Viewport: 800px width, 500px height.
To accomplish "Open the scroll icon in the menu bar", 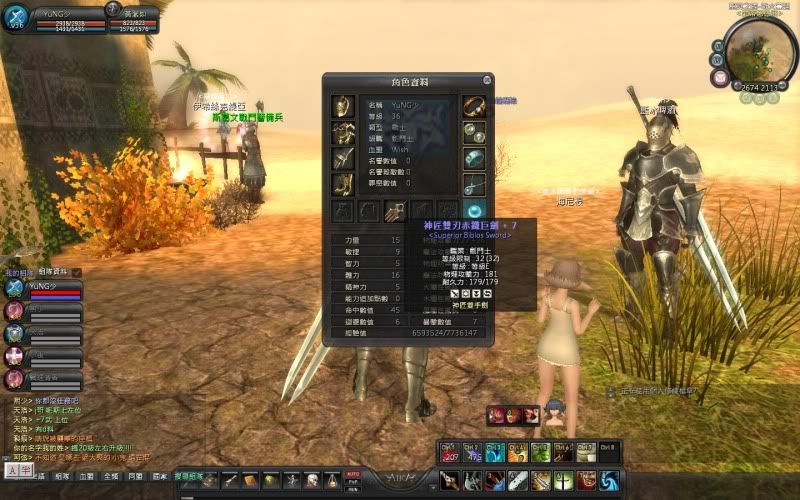I will 250,482.
